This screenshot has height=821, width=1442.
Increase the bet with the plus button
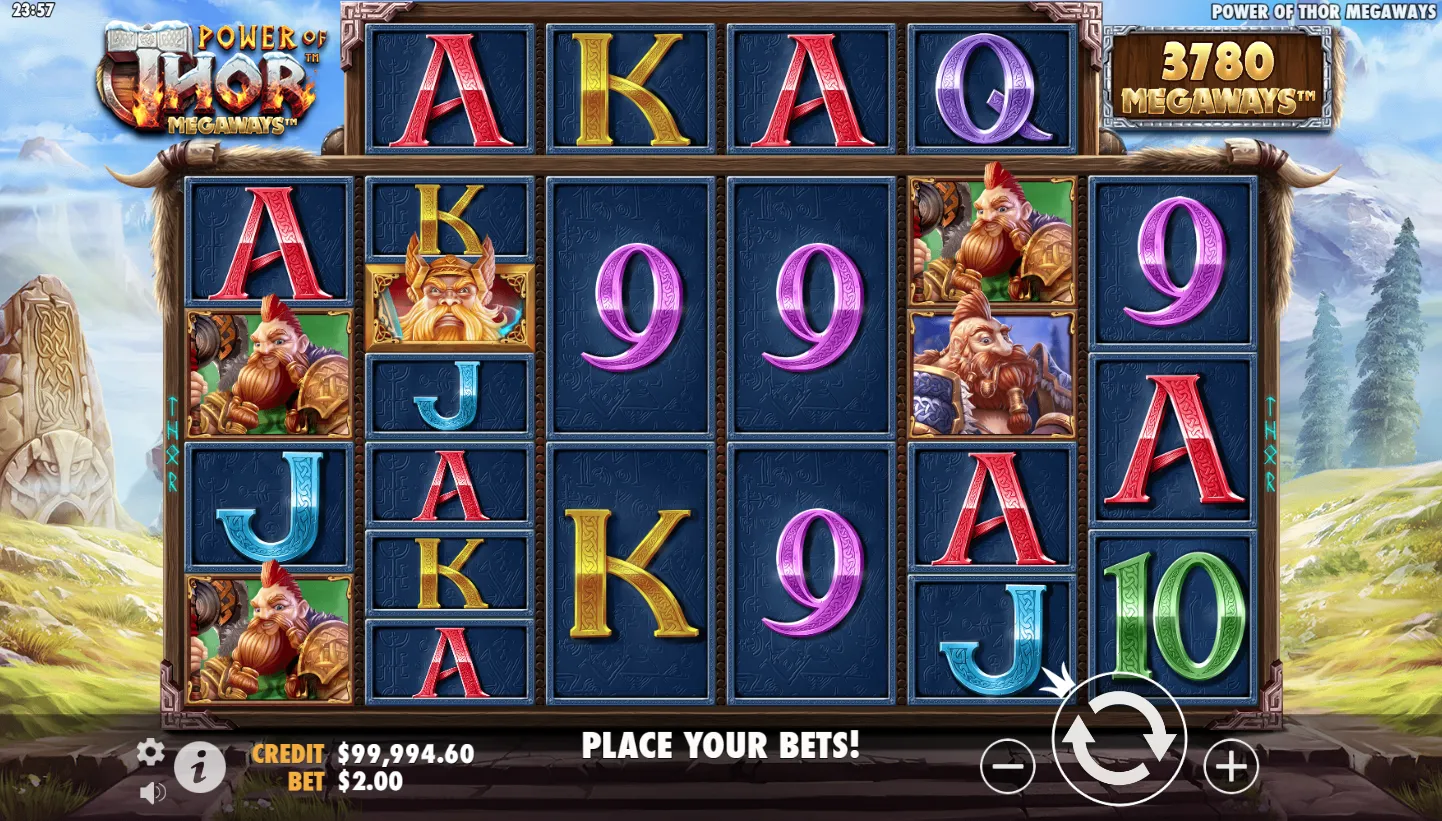(x=1230, y=767)
